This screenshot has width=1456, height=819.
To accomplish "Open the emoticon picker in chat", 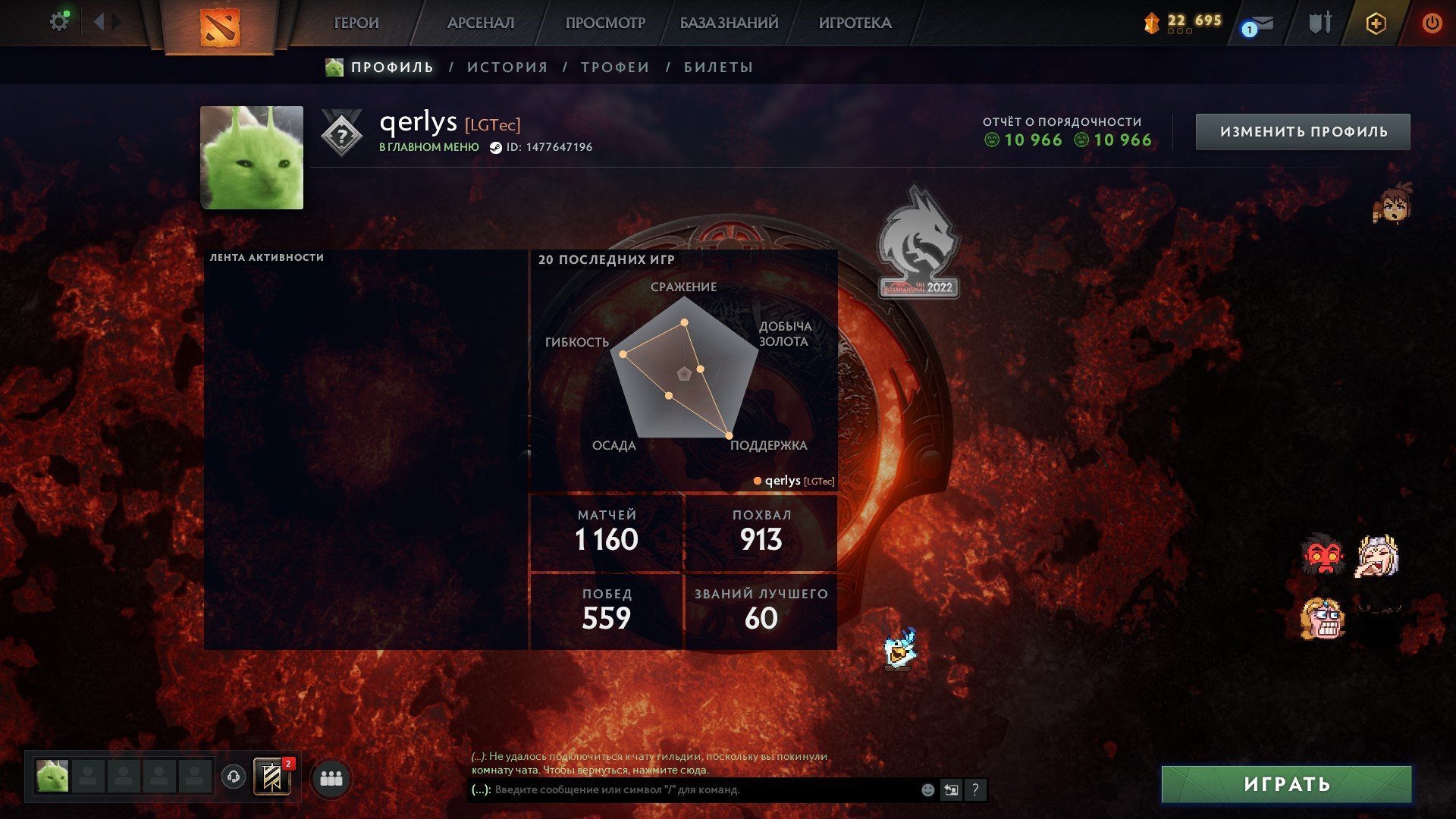I will [927, 790].
